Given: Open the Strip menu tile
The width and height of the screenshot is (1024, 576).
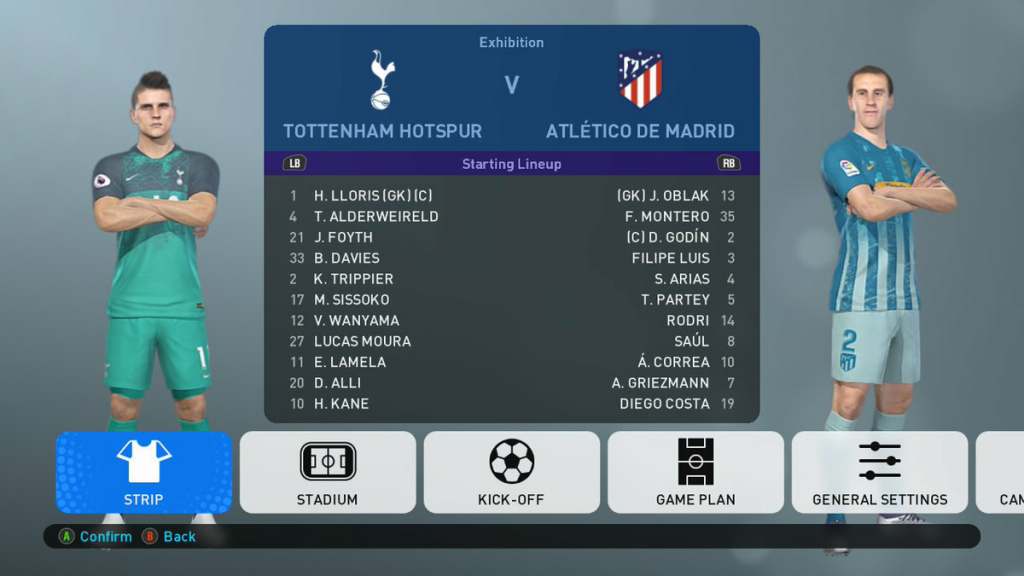Looking at the screenshot, I should [x=144, y=472].
